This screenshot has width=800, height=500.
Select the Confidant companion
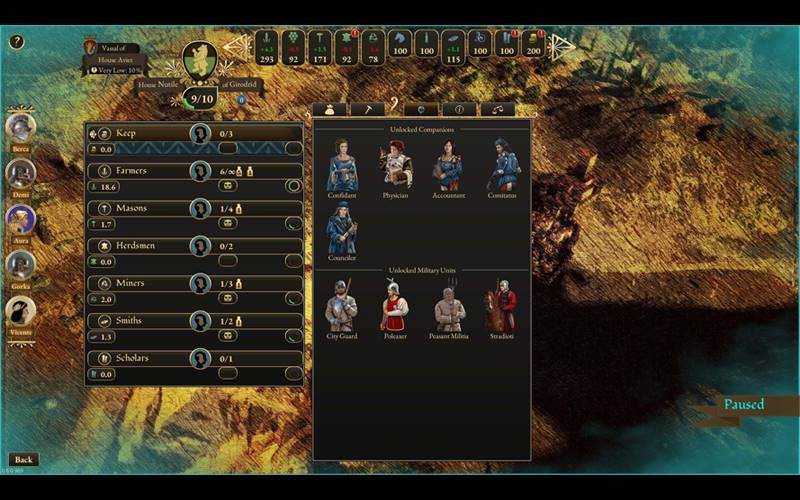[342, 166]
